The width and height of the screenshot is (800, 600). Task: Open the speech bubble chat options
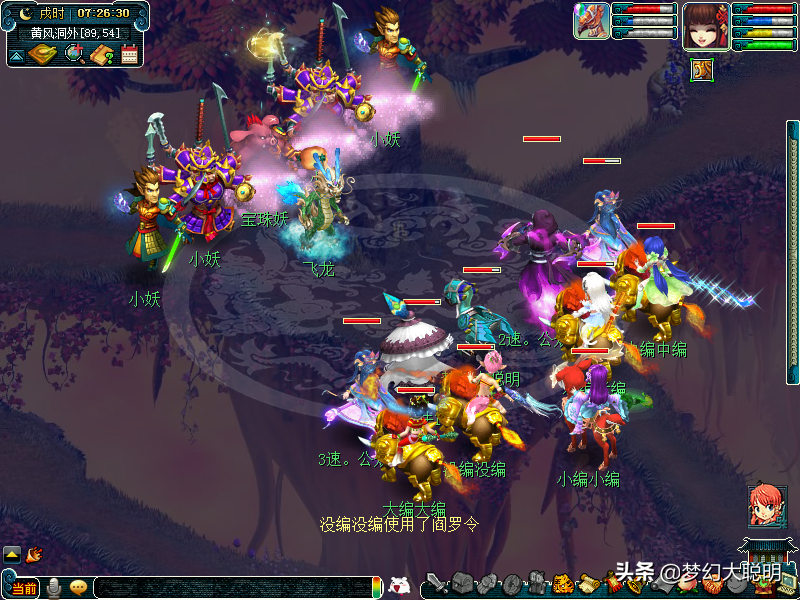click(78, 588)
